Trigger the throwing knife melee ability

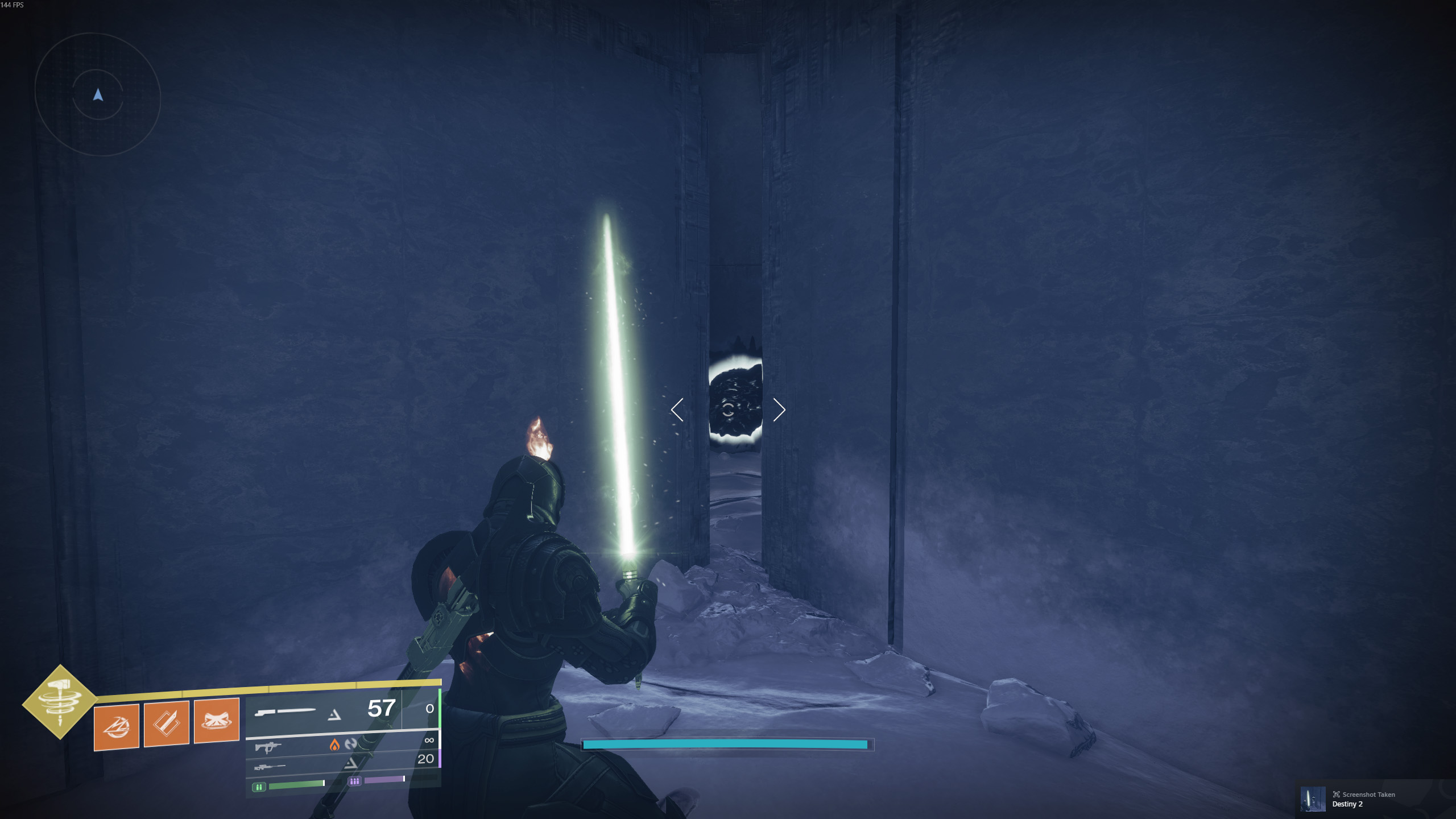pyautogui.click(x=167, y=723)
